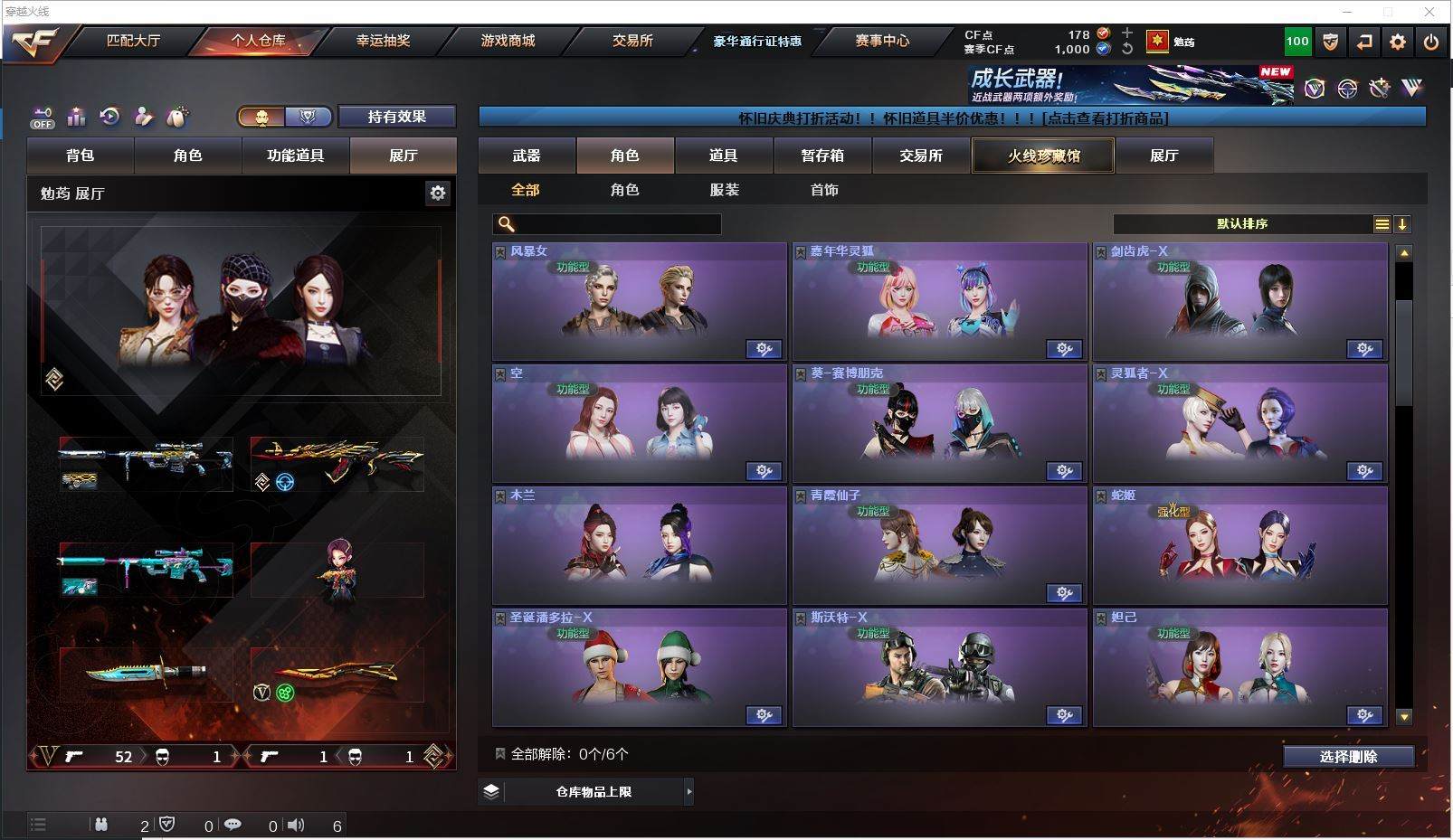
Task: Open the 默认排序 sort dropdown
Action: click(x=1242, y=224)
